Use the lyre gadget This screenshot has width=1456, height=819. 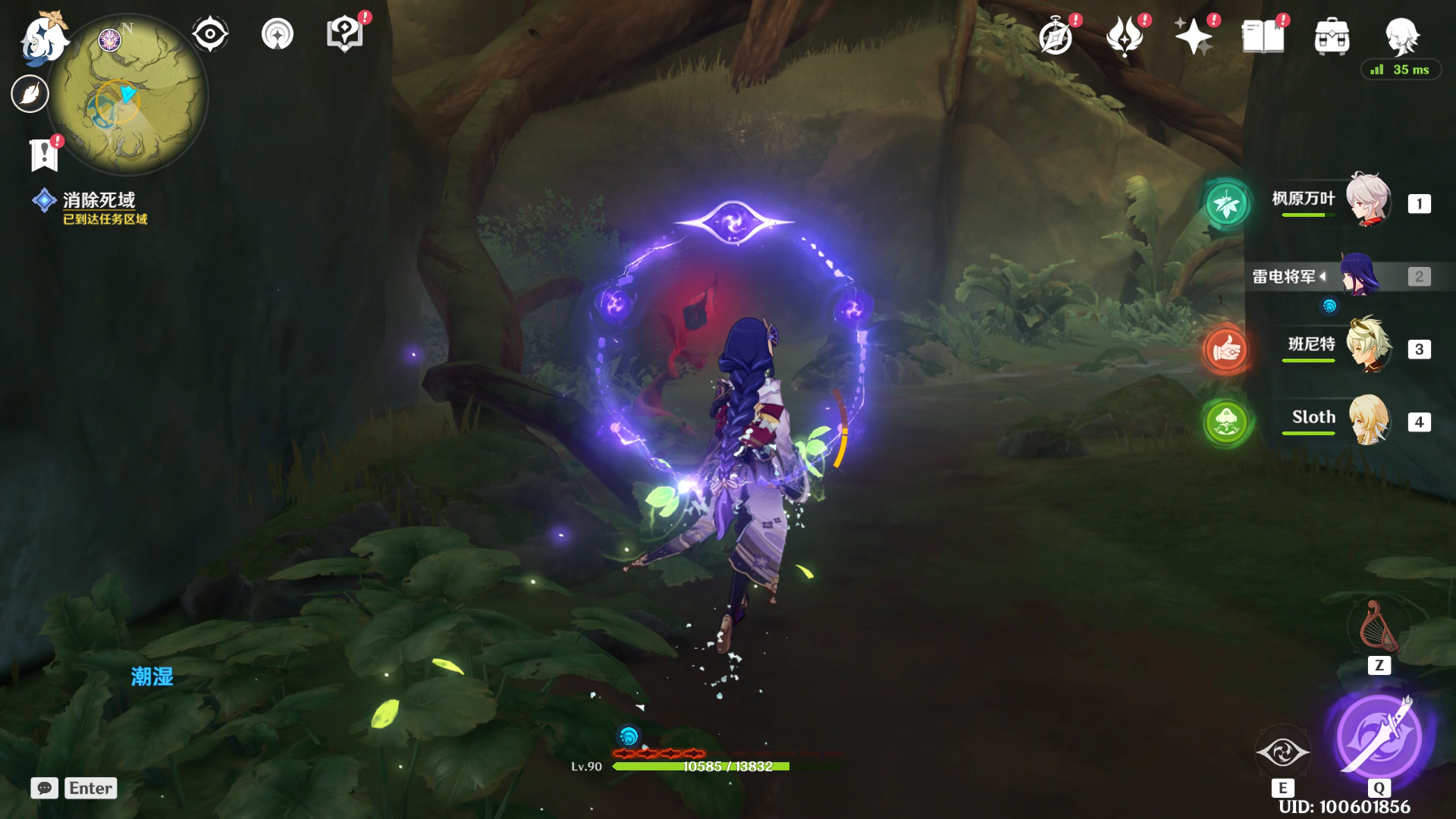1379,628
